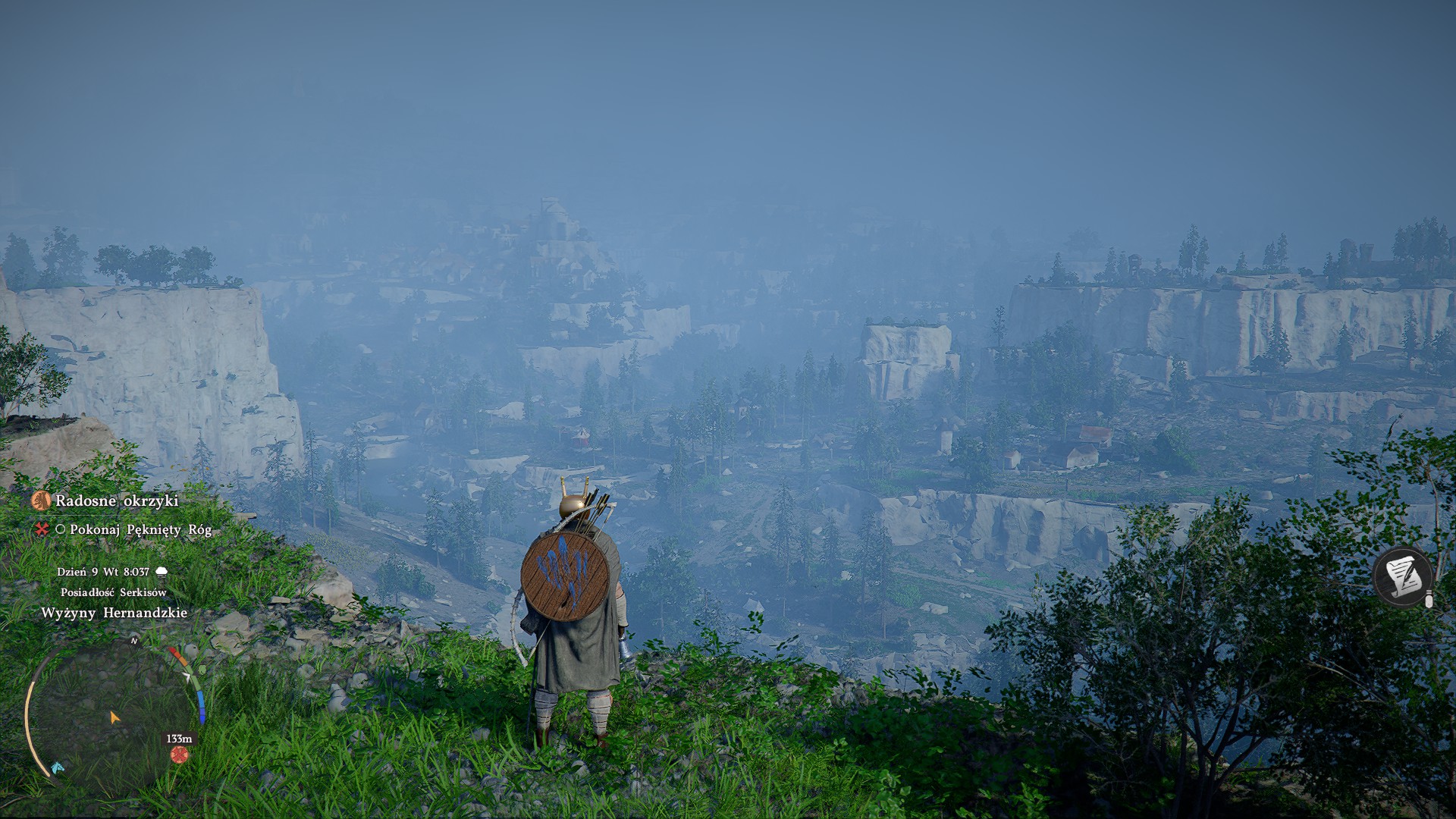The height and width of the screenshot is (819, 1456).
Task: Open the scroll and quill journal icon
Action: [1402, 577]
